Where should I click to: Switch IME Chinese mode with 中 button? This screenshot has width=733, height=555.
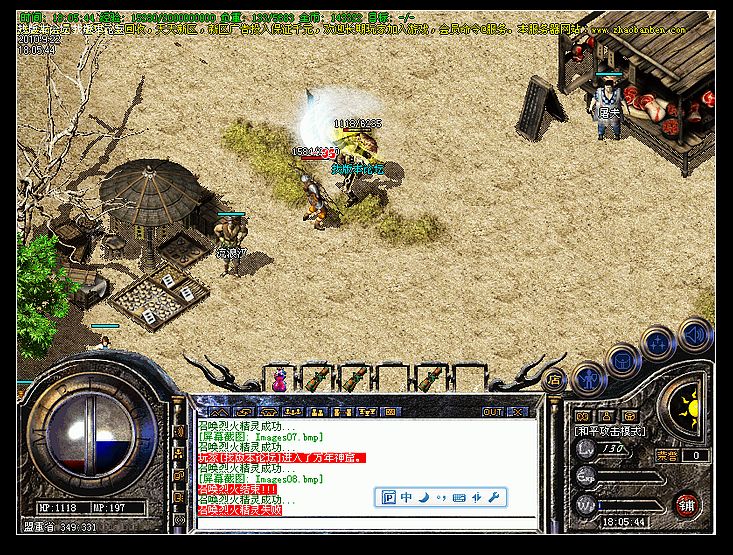tap(407, 497)
